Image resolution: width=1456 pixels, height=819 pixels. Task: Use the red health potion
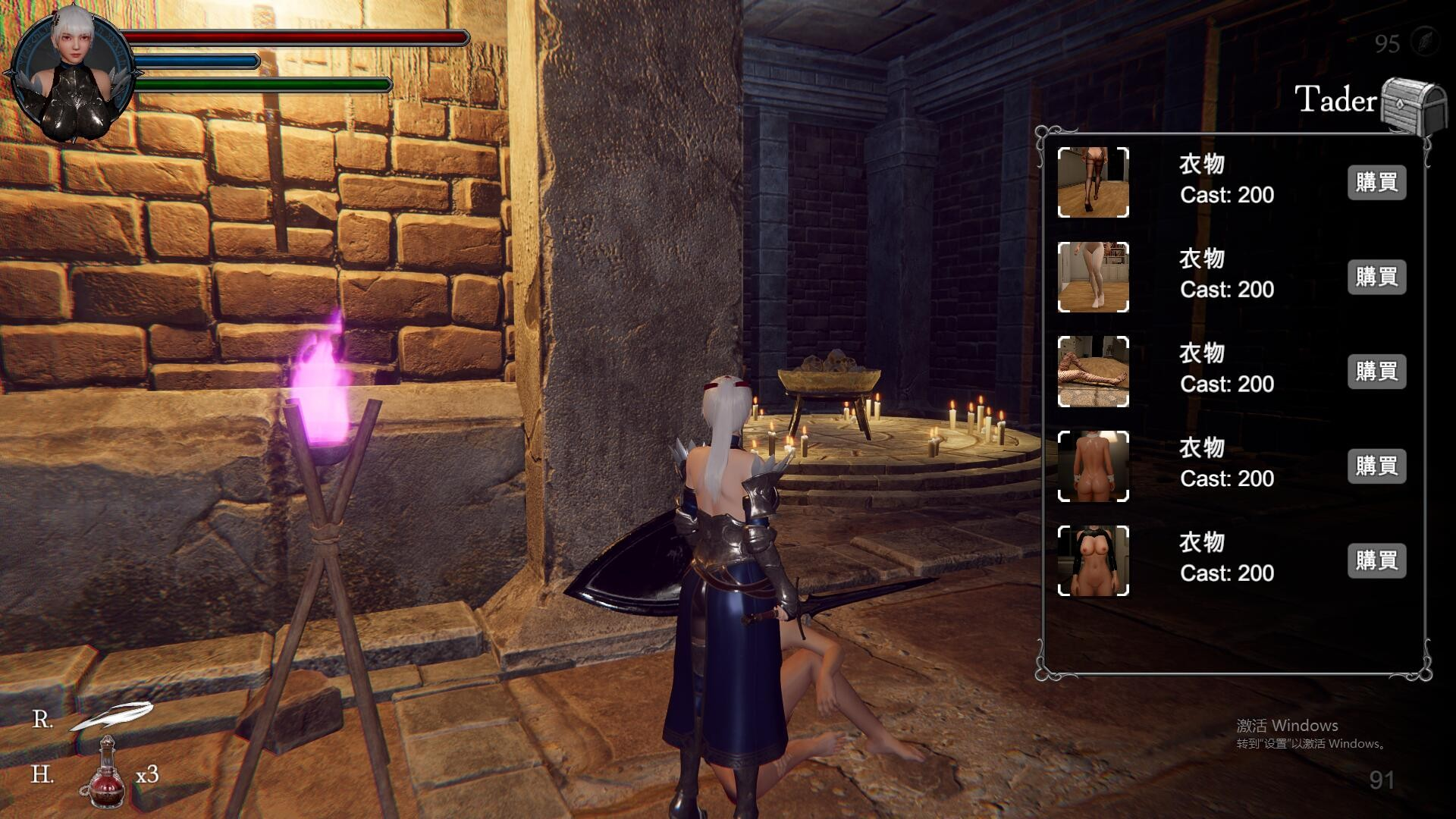coord(105,773)
